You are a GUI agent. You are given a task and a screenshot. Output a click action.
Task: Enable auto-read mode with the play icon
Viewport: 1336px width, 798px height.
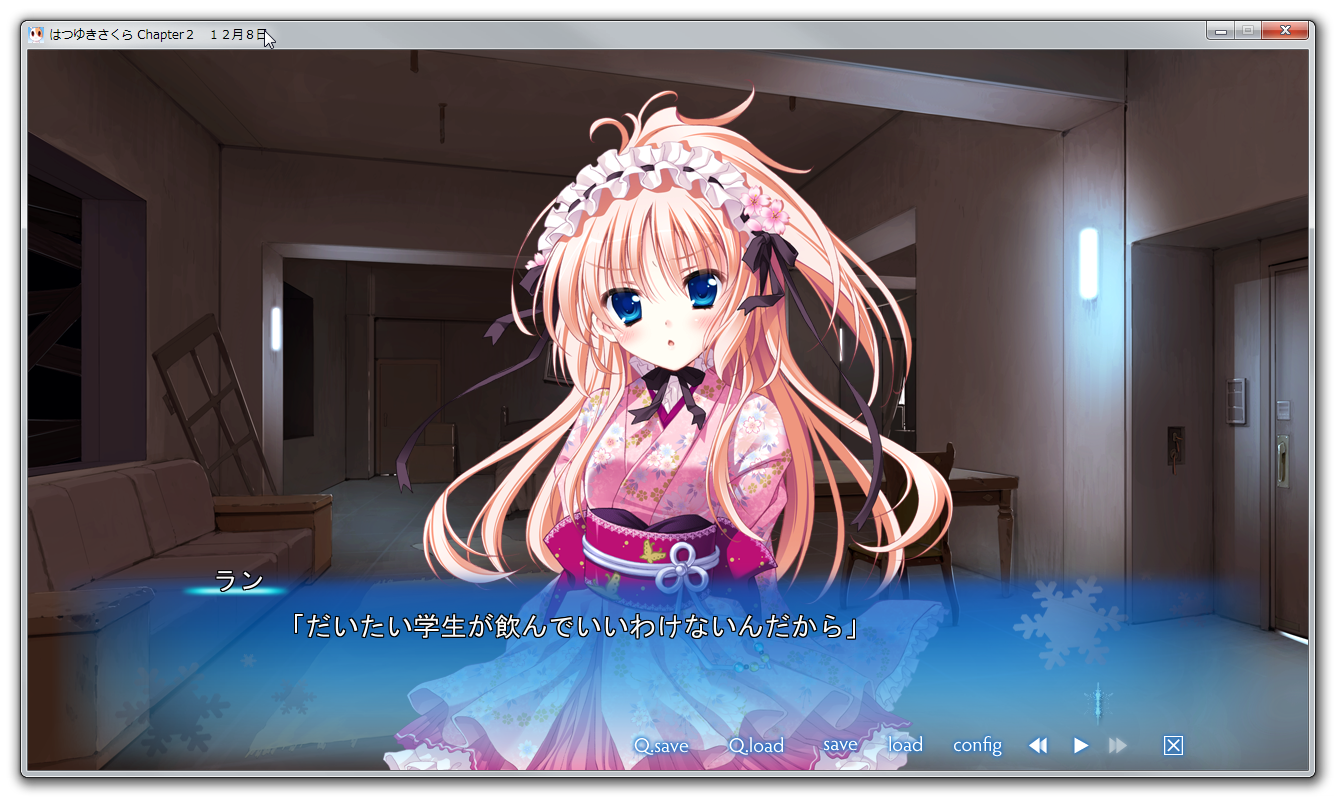point(1080,745)
